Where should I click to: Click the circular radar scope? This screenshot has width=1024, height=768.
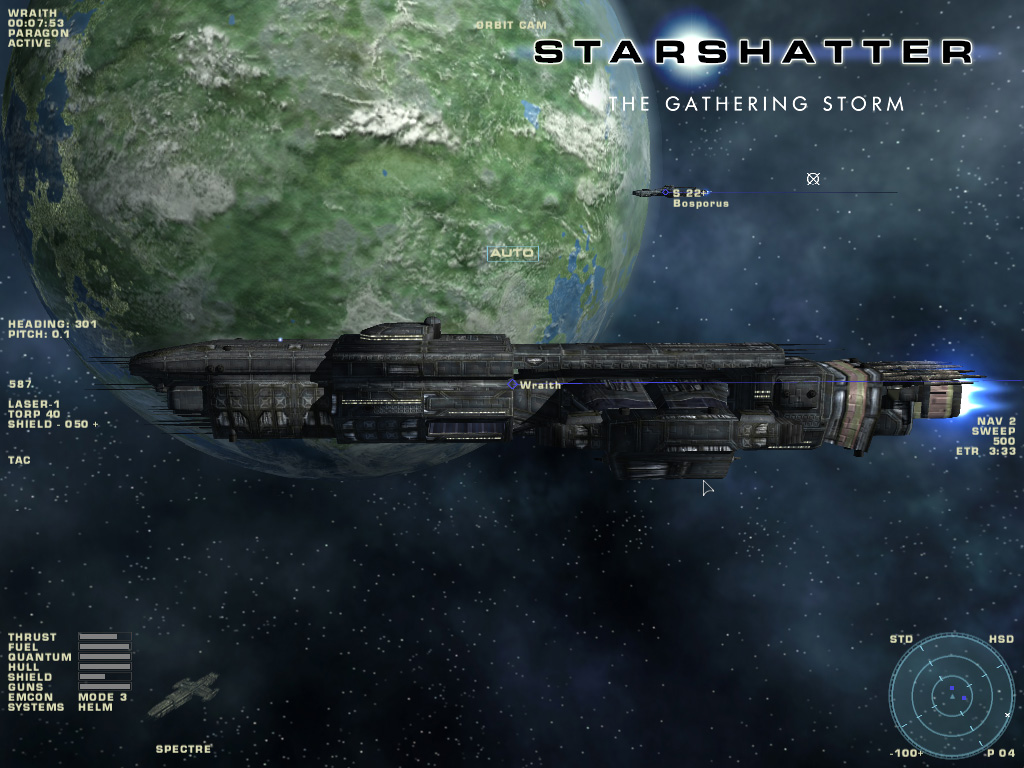(x=951, y=695)
